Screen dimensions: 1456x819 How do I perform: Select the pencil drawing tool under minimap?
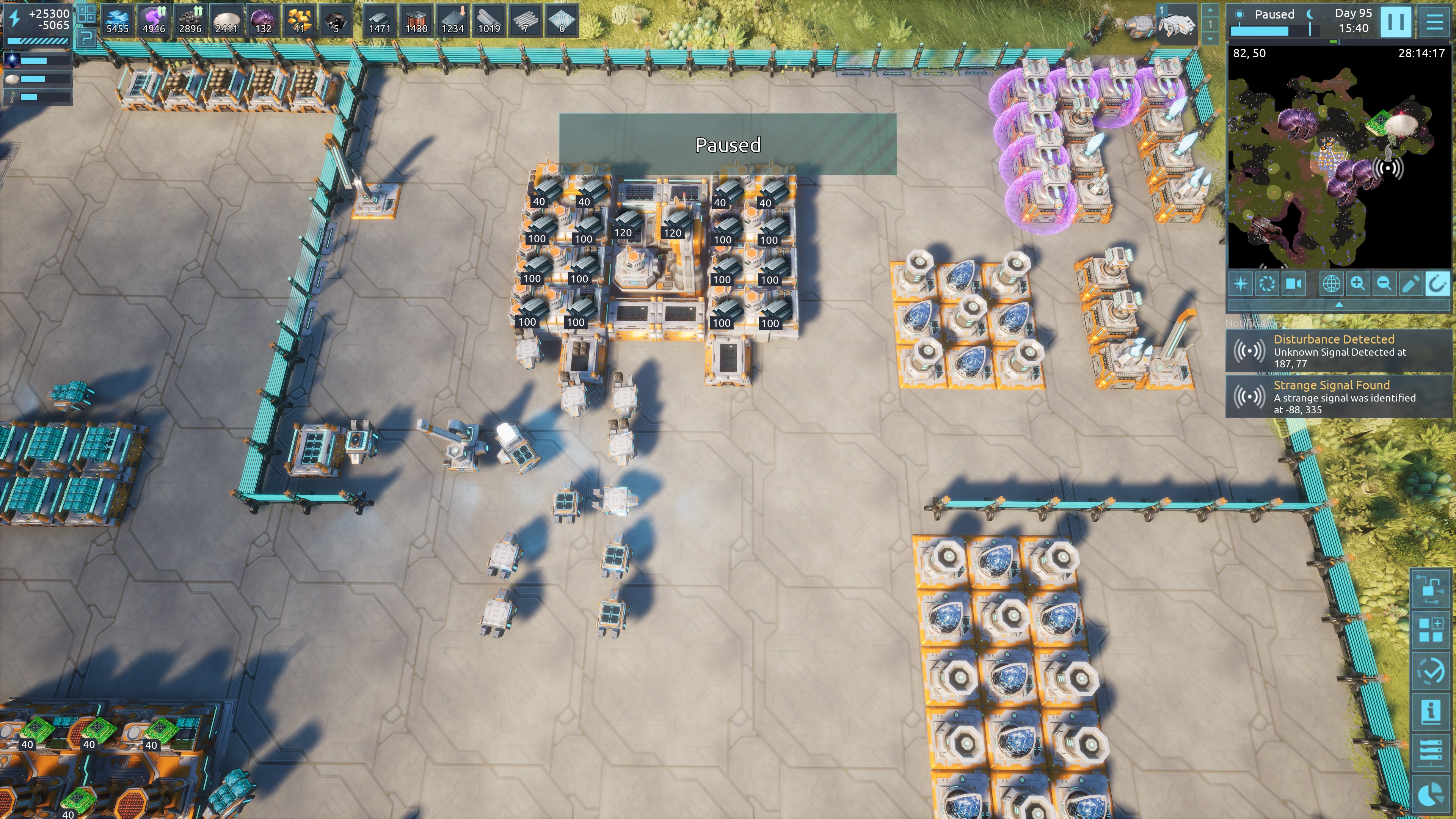pos(1410,283)
